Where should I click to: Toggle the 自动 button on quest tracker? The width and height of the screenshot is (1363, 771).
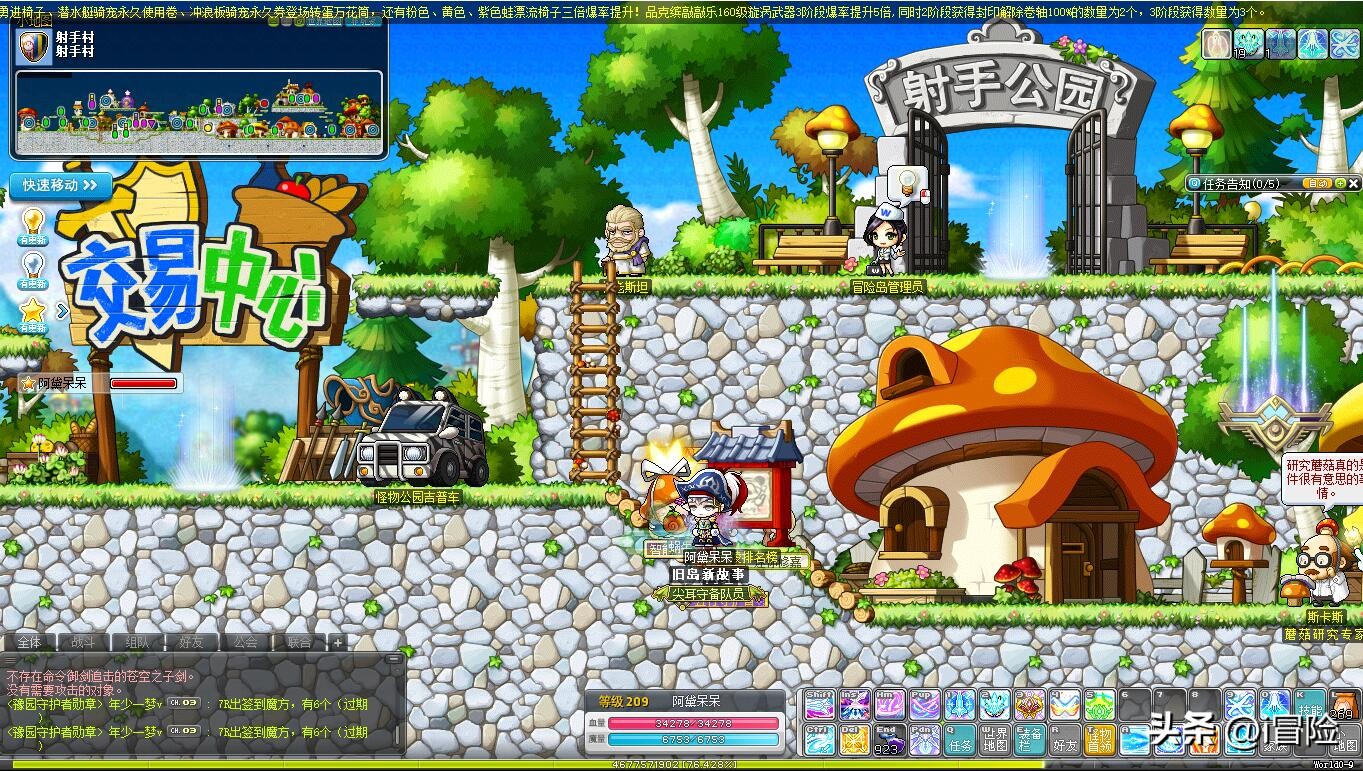(1318, 184)
